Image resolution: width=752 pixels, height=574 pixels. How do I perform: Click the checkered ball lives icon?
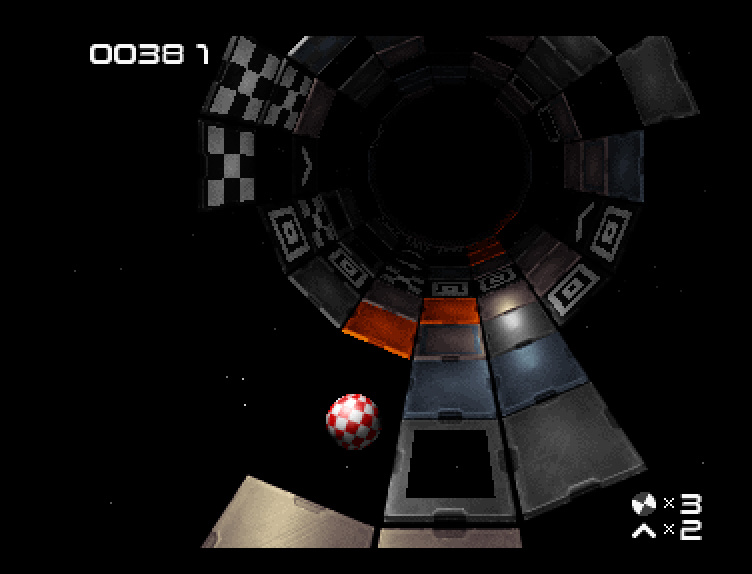click(x=644, y=503)
